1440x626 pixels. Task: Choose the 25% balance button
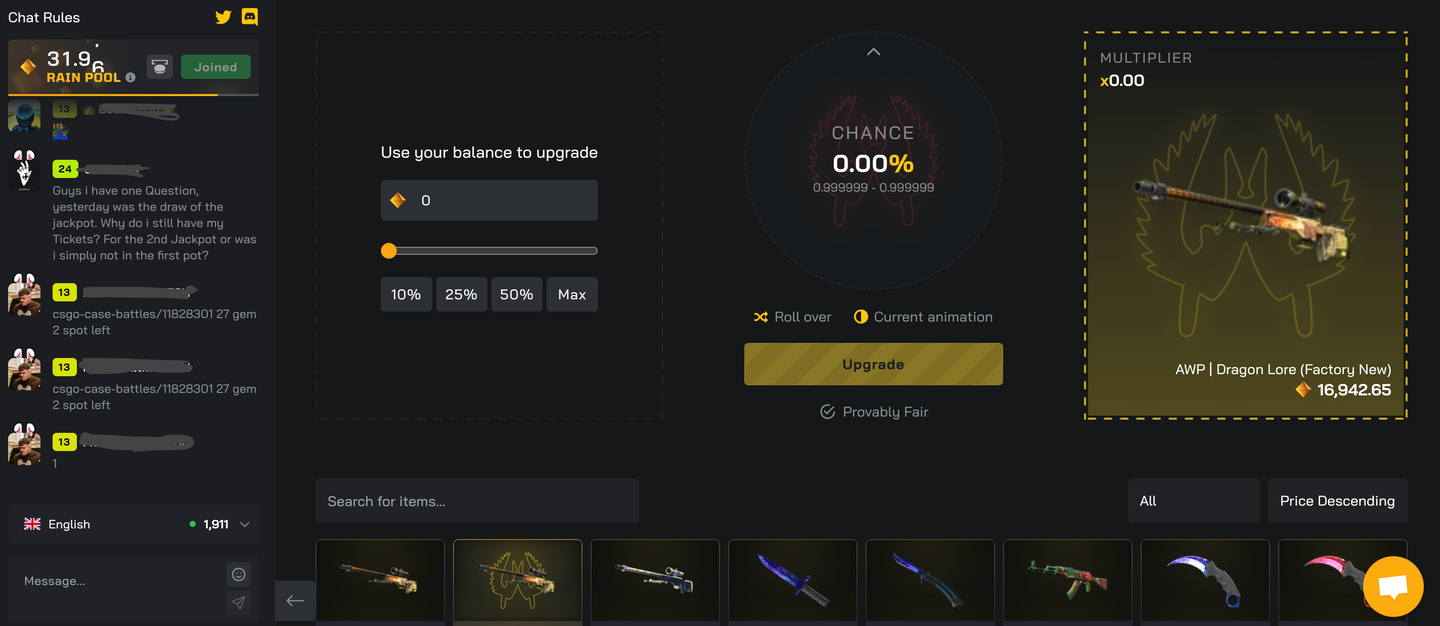tap(461, 295)
